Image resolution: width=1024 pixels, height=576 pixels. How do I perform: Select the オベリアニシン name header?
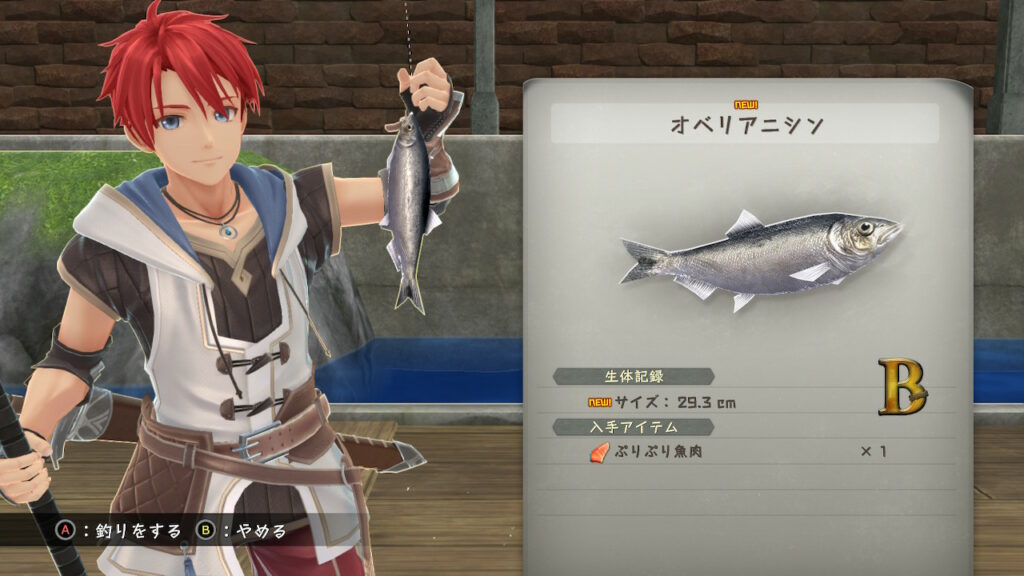[x=745, y=126]
